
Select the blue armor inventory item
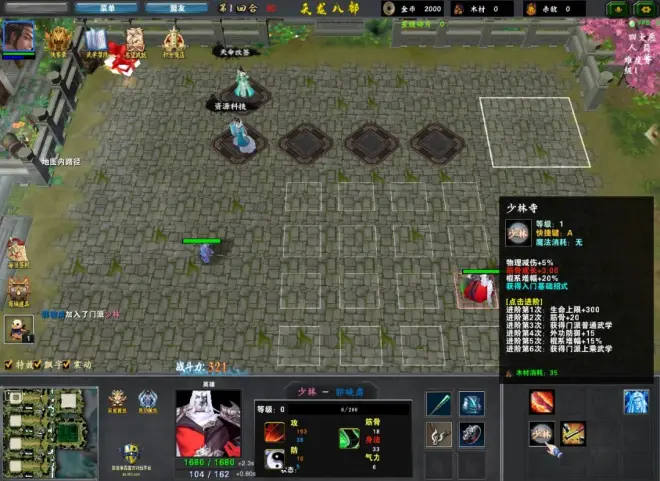tap(472, 403)
